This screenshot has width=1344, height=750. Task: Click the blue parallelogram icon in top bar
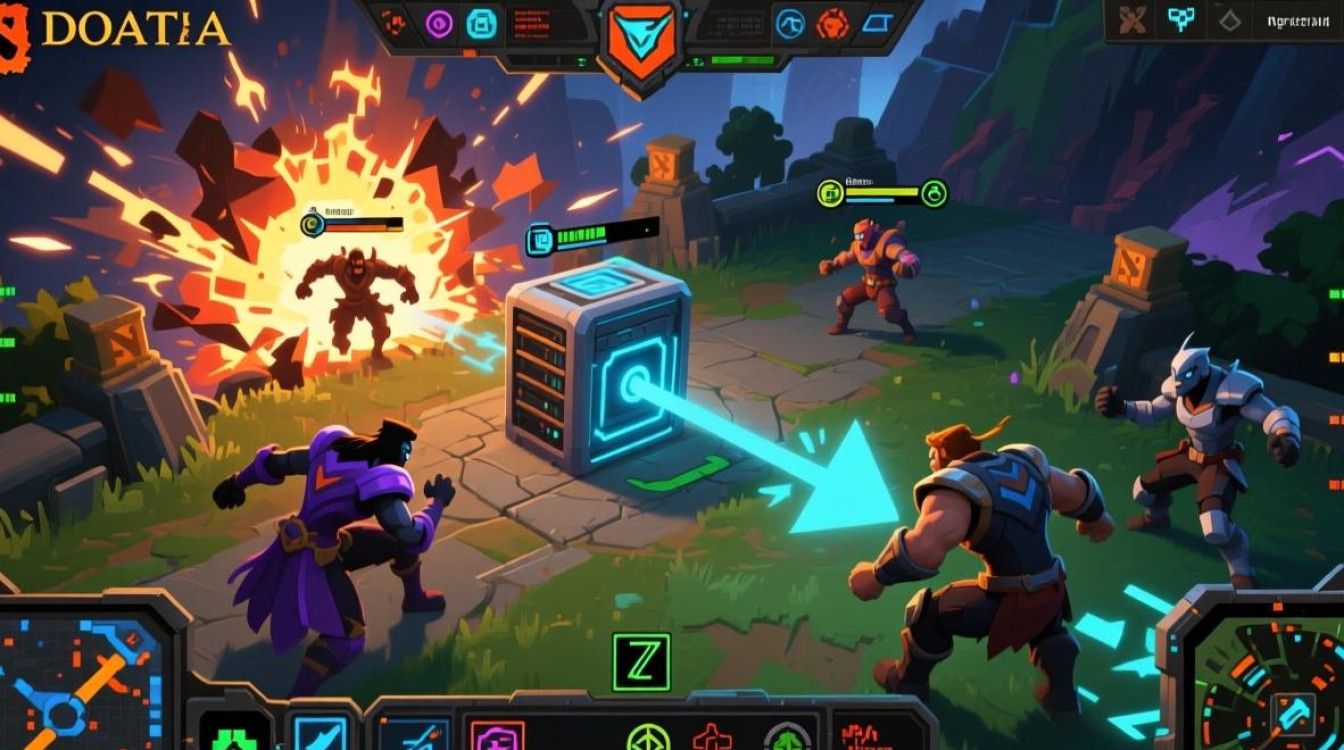point(876,23)
